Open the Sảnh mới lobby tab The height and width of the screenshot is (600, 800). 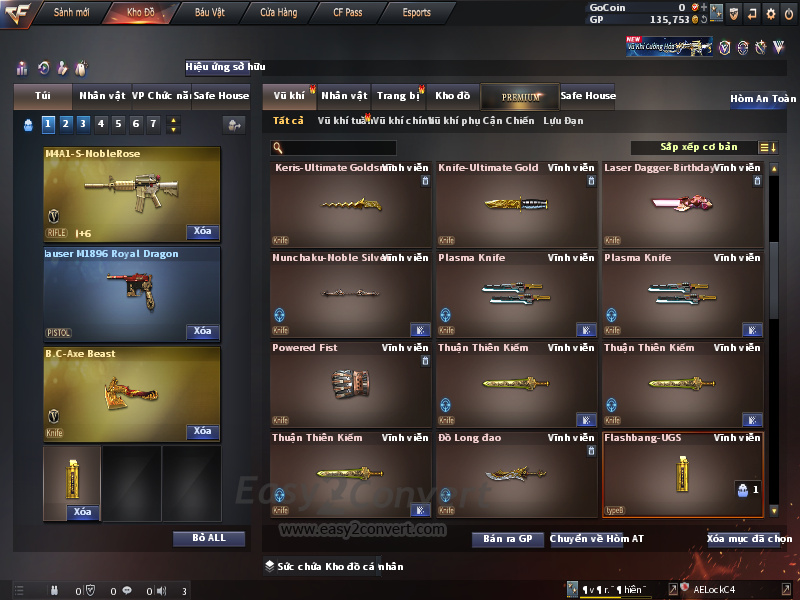point(71,13)
